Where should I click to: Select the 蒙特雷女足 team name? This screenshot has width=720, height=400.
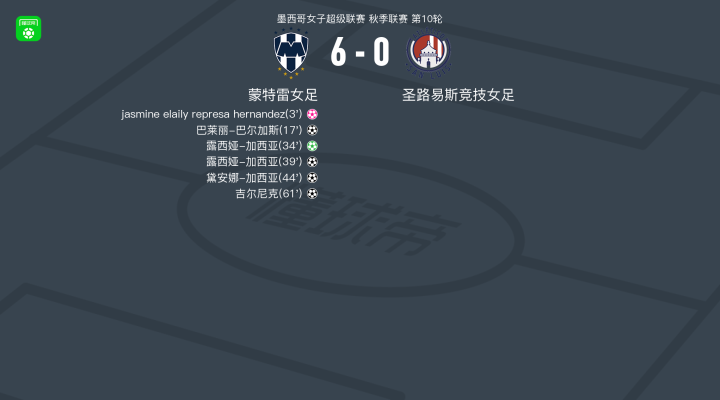point(283,95)
